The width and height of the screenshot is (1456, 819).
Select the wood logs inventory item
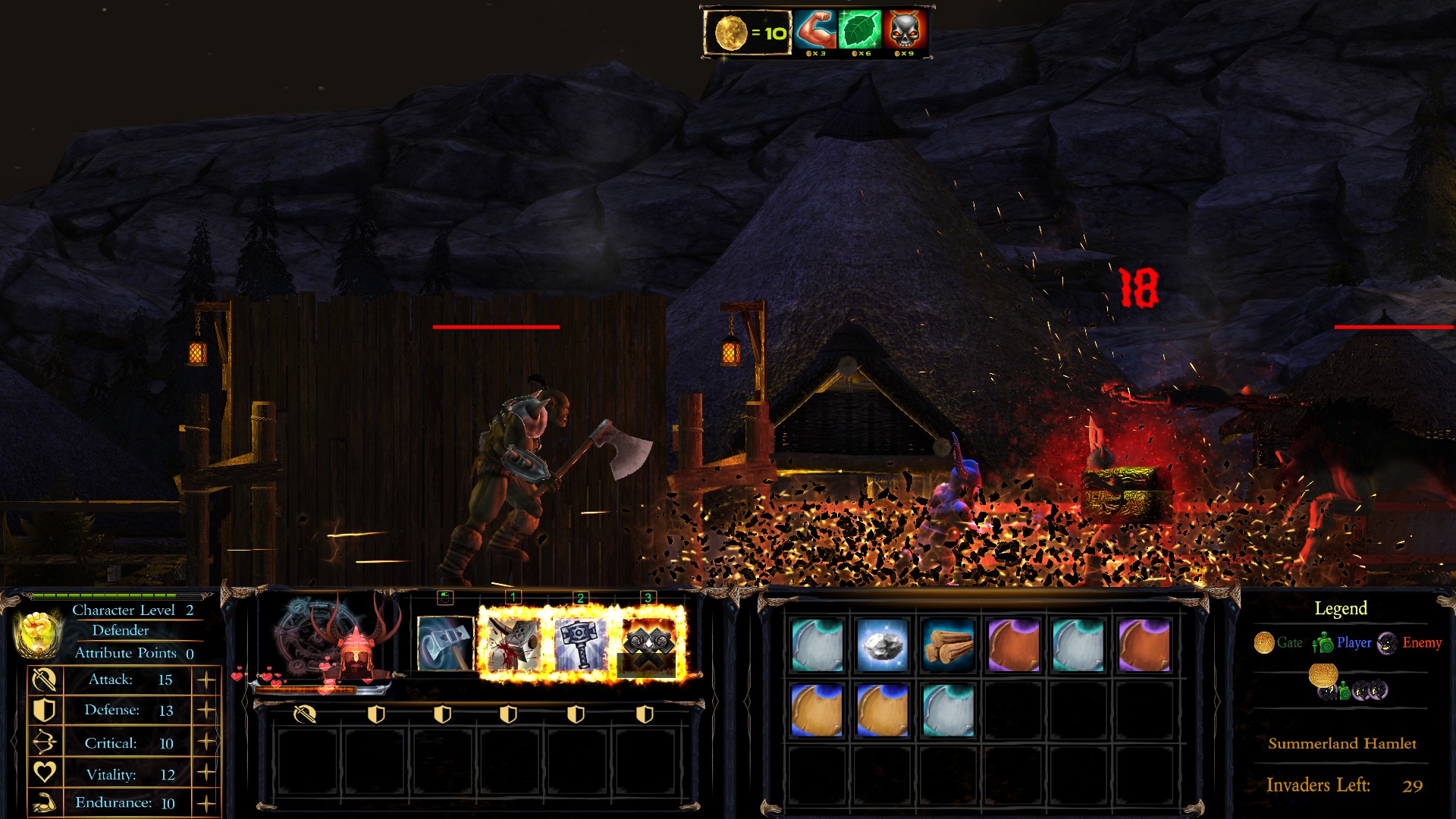pyautogui.click(x=948, y=645)
